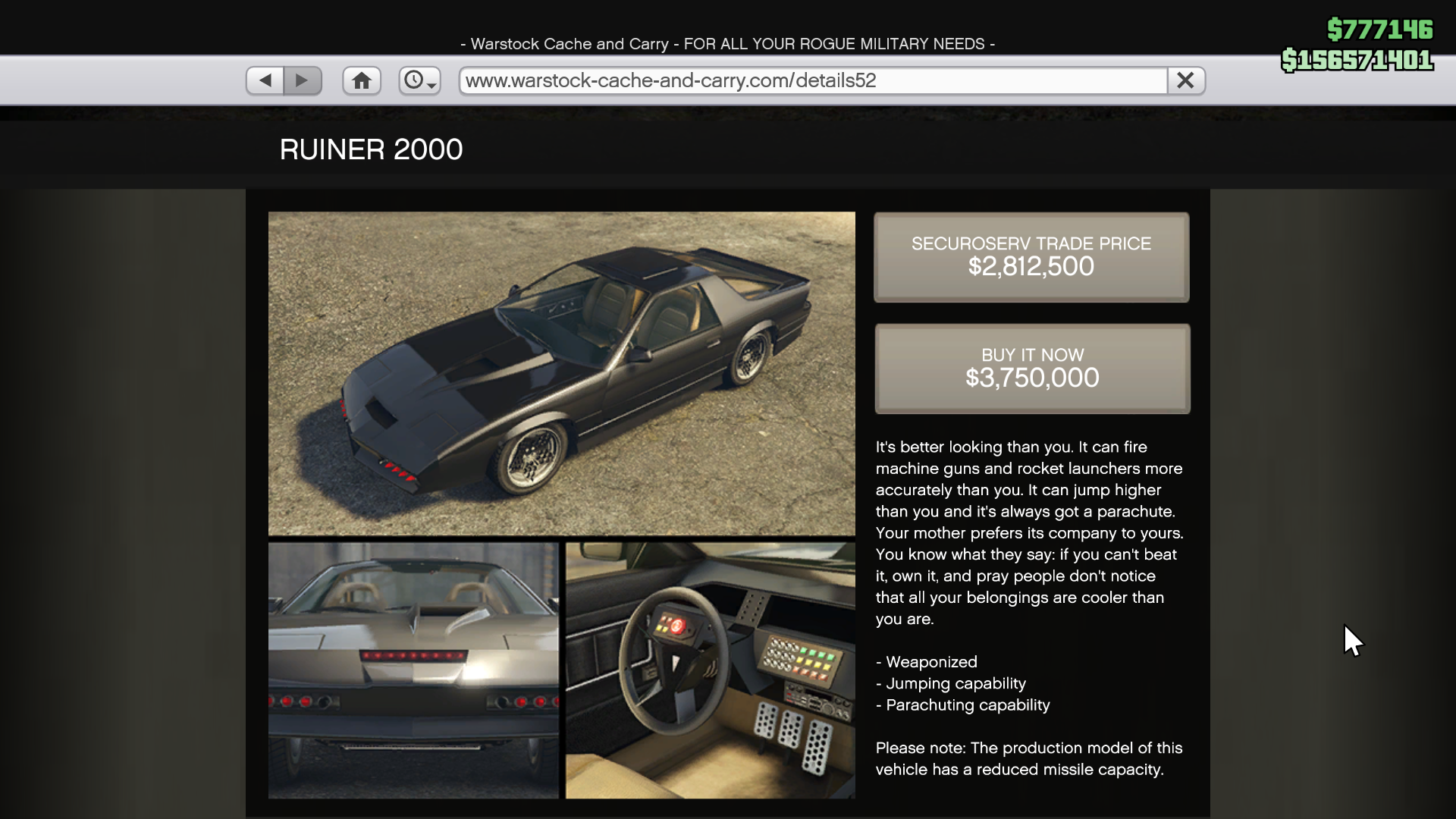Close the page with the X icon
Viewport: 1456px width, 819px height.
(1185, 80)
